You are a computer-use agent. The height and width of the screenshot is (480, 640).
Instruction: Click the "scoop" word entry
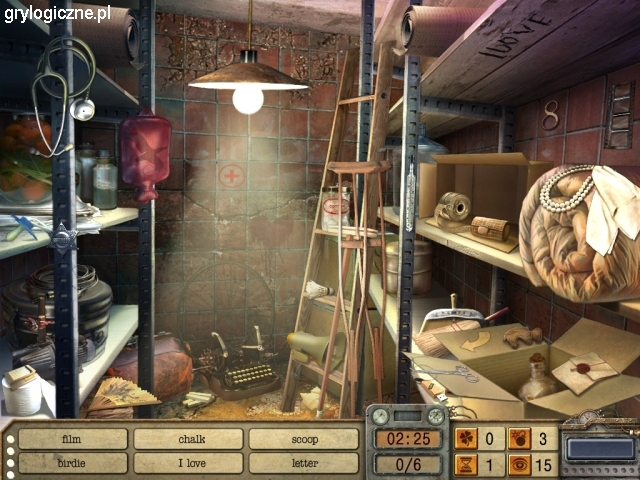tap(304, 439)
